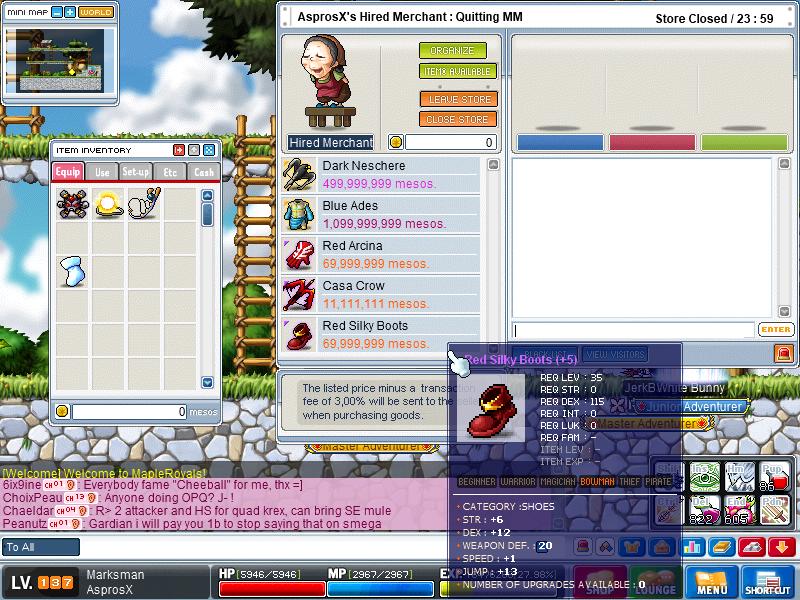Image resolution: width=800 pixels, height=600 pixels.
Task: Select the Blue Ades listing
Action: tap(381, 215)
